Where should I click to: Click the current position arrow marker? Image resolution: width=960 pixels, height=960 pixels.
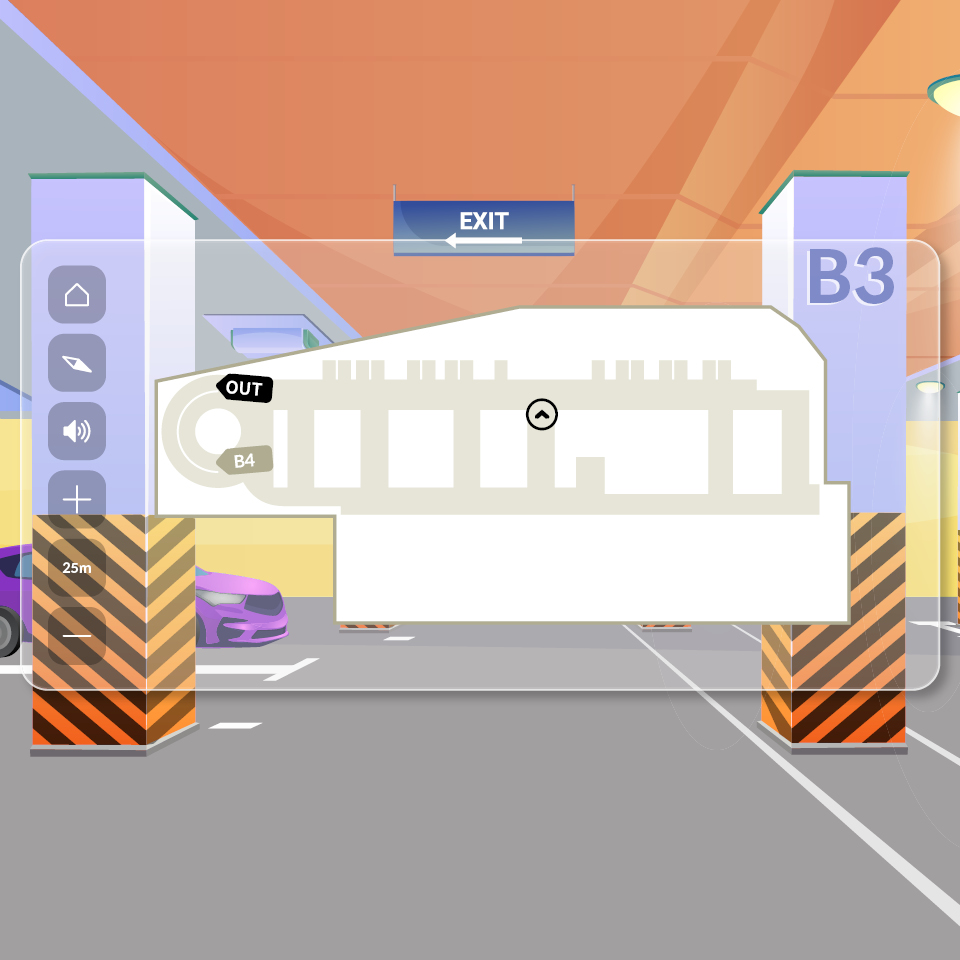(x=542, y=414)
